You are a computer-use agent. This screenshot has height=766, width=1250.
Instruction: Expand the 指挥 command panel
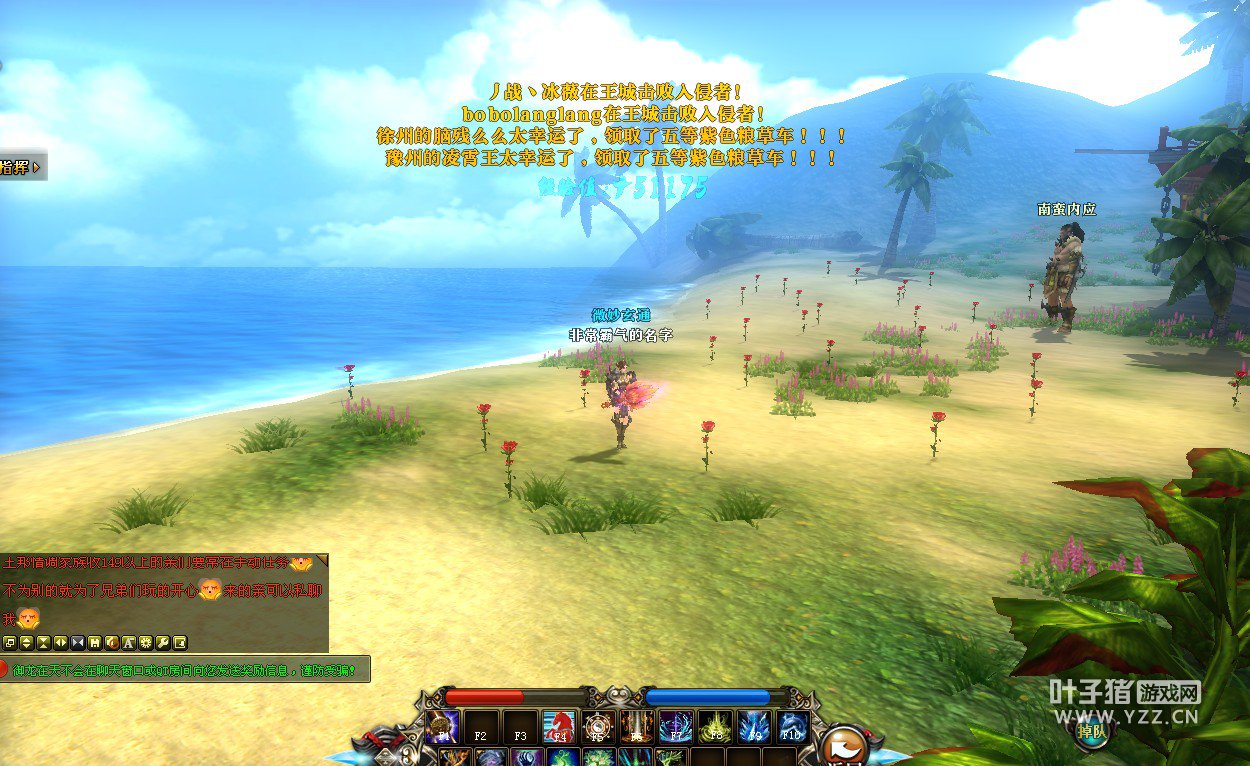click(x=22, y=167)
